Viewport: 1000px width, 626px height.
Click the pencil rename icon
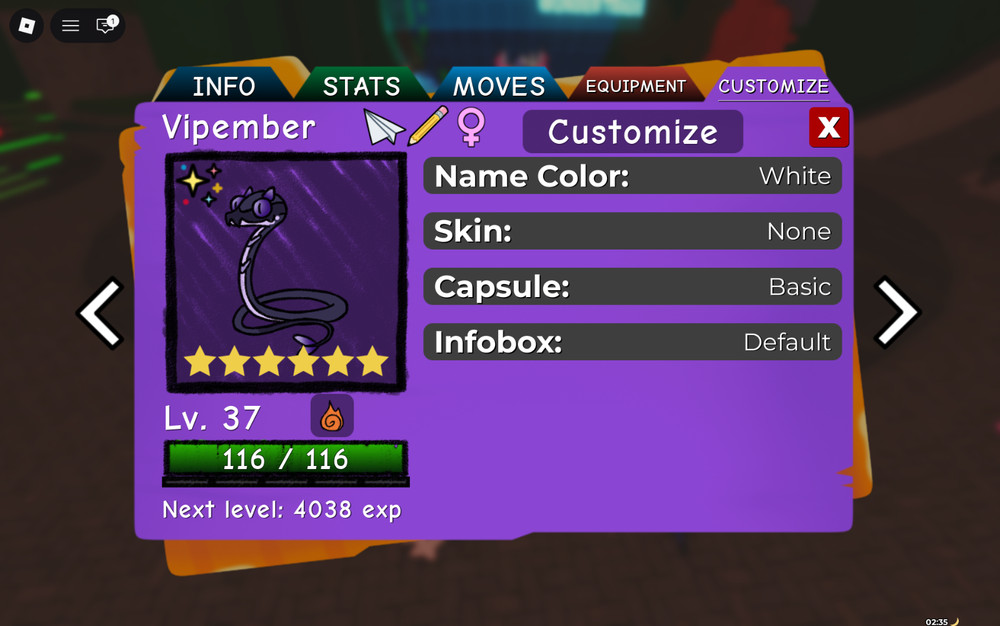click(x=427, y=127)
